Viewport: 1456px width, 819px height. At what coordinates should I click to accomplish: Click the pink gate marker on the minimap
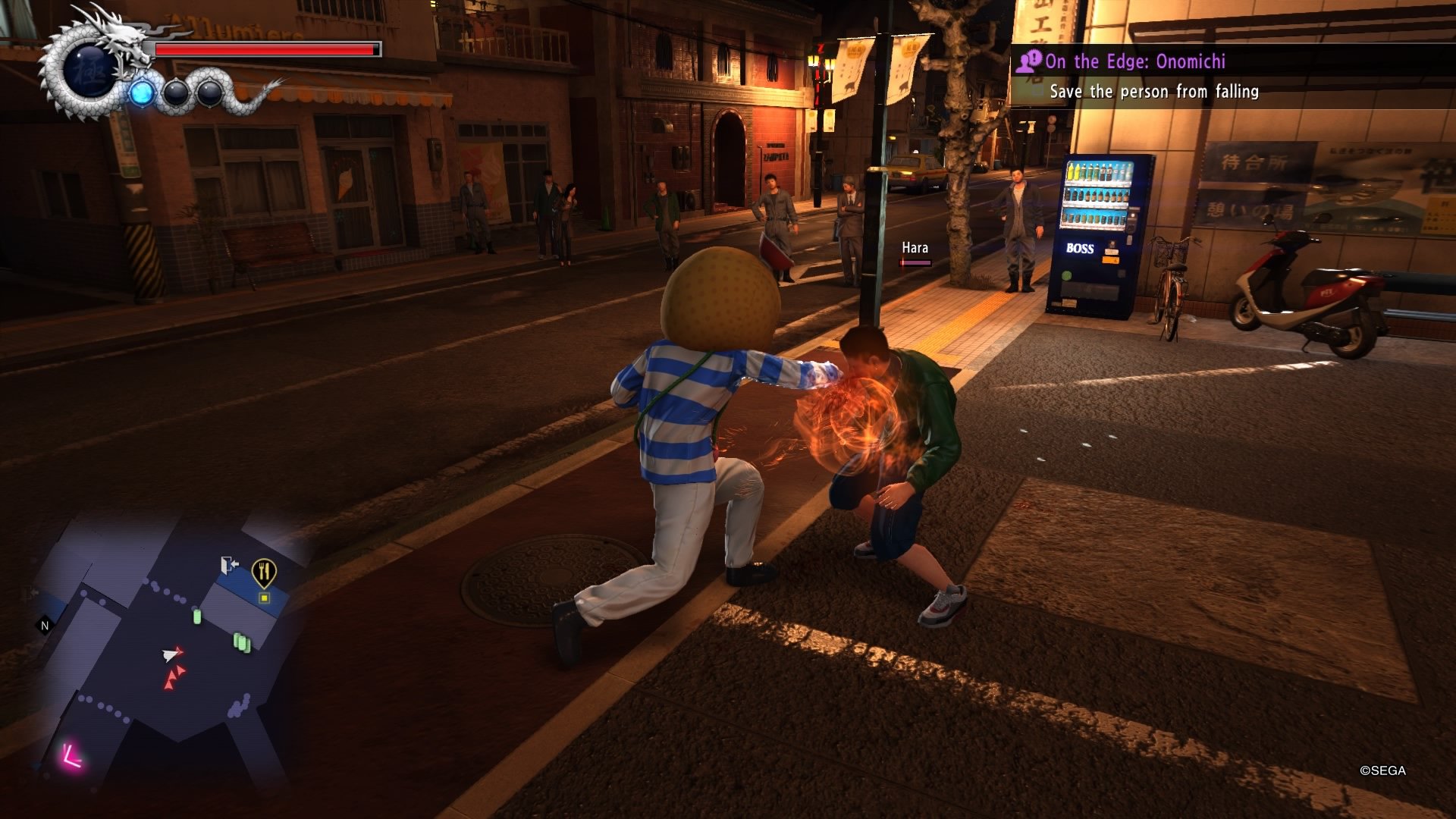coord(72,757)
